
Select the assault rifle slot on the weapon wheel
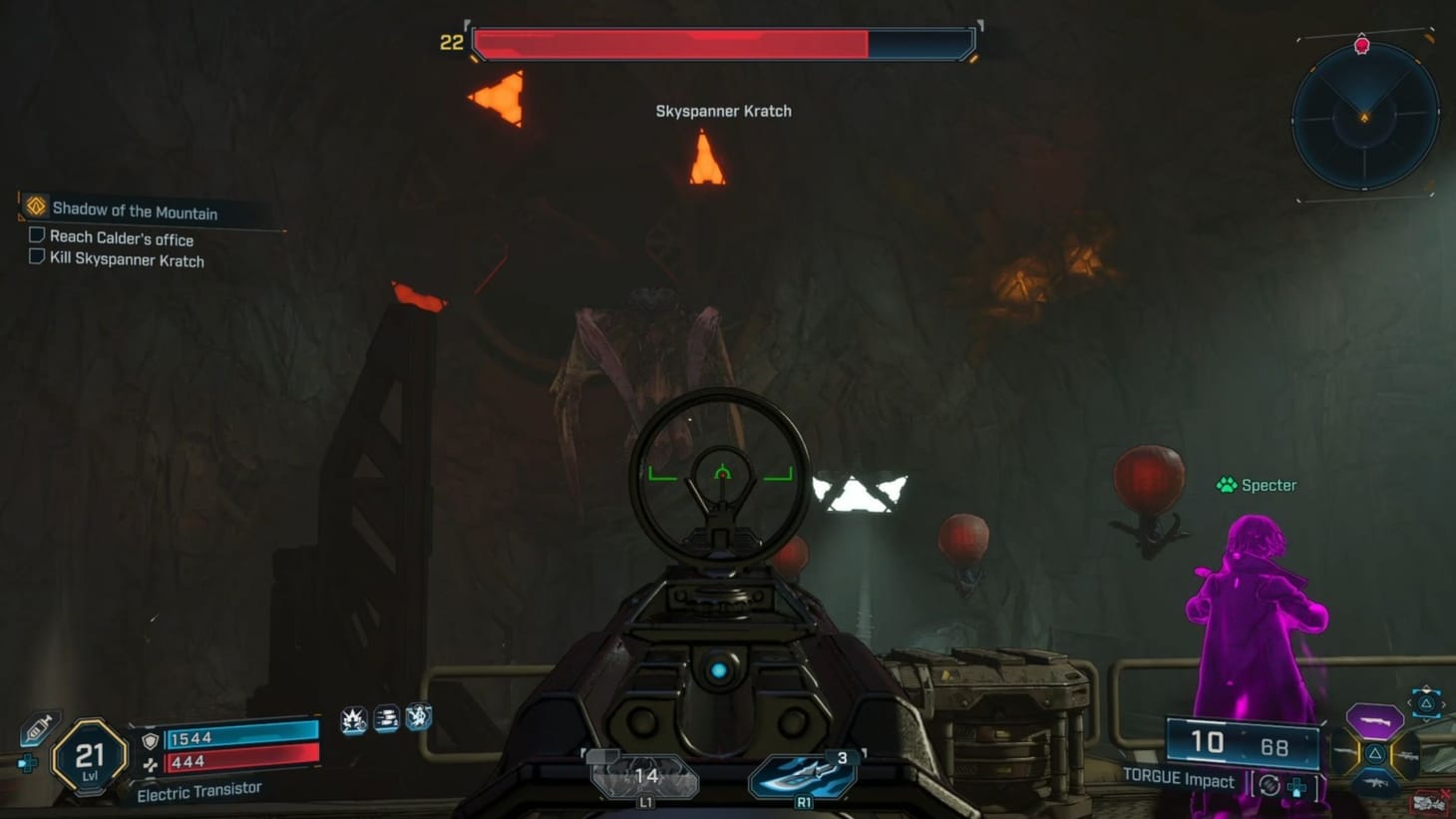click(x=1375, y=782)
